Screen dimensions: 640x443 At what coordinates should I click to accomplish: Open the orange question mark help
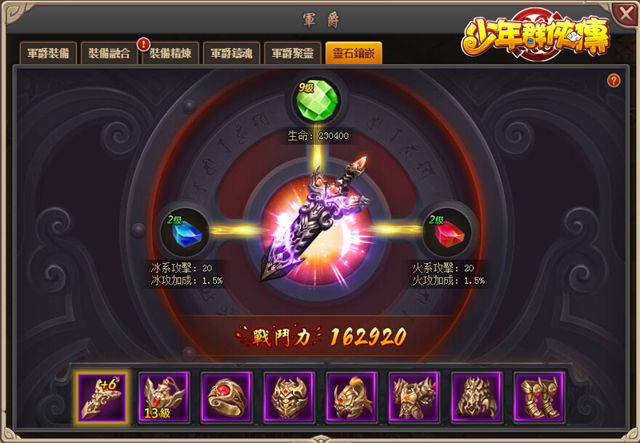[x=614, y=80]
